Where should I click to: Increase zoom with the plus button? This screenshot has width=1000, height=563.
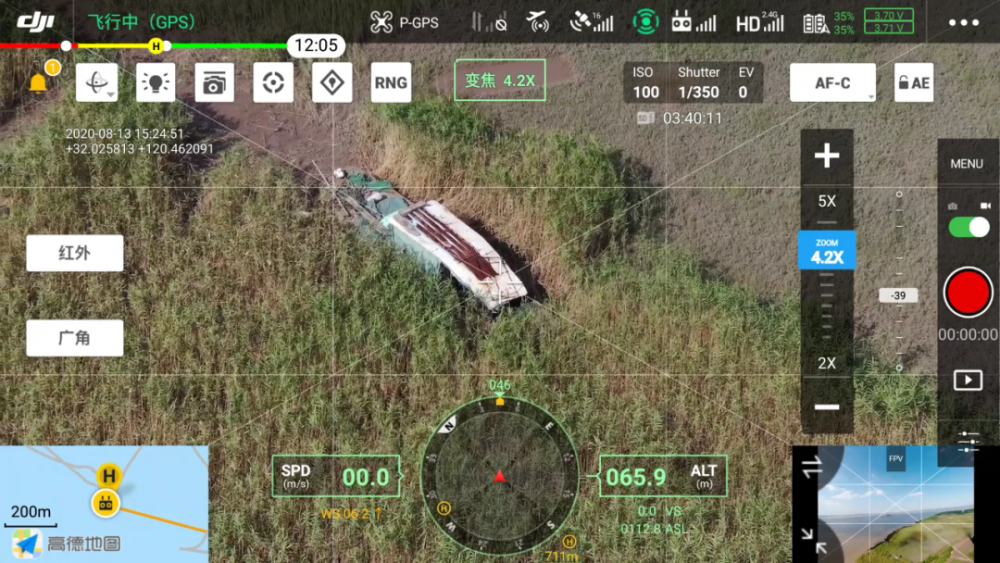pyautogui.click(x=827, y=156)
